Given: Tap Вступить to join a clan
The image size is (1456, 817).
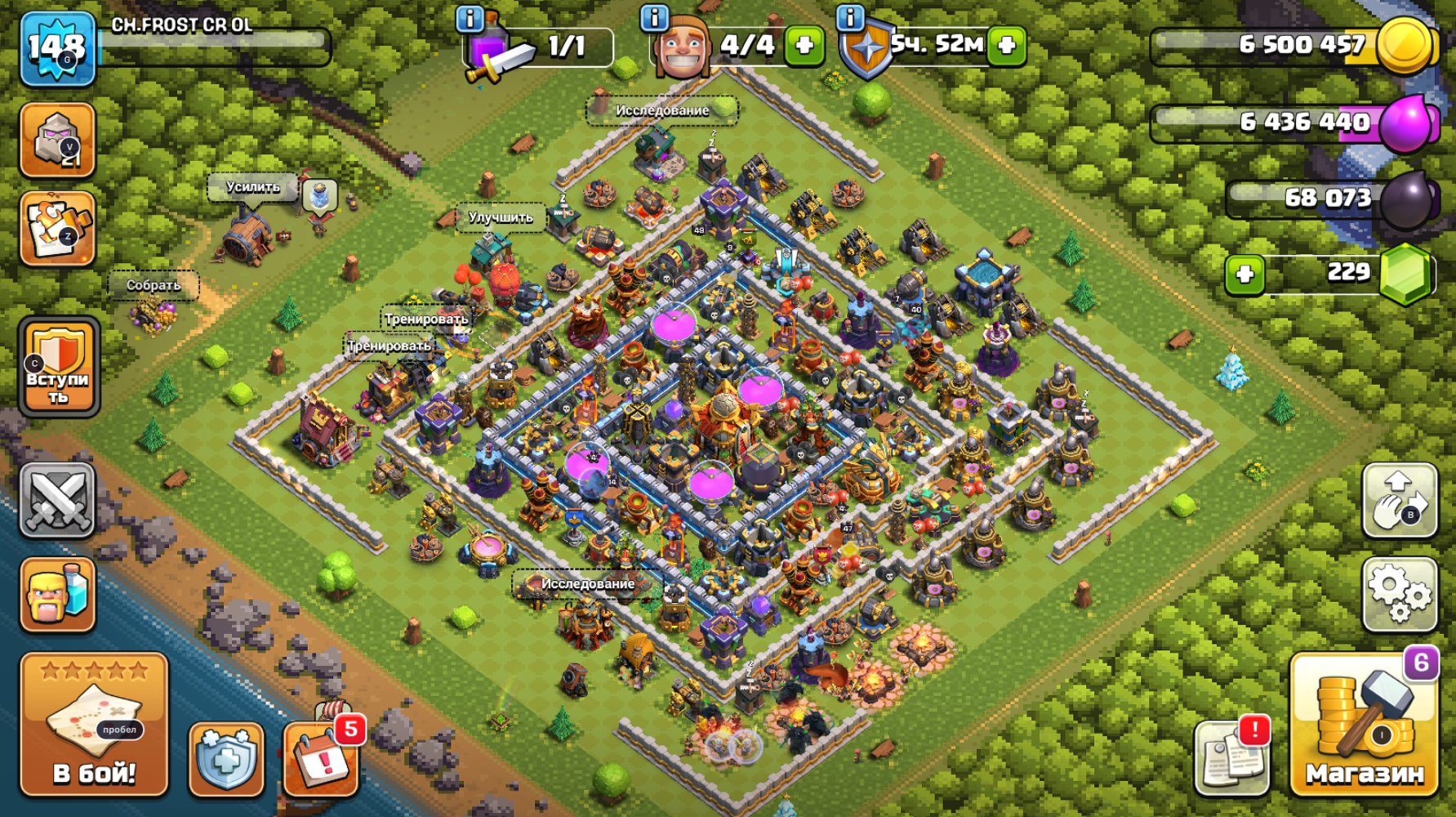Looking at the screenshot, I should (x=57, y=369).
